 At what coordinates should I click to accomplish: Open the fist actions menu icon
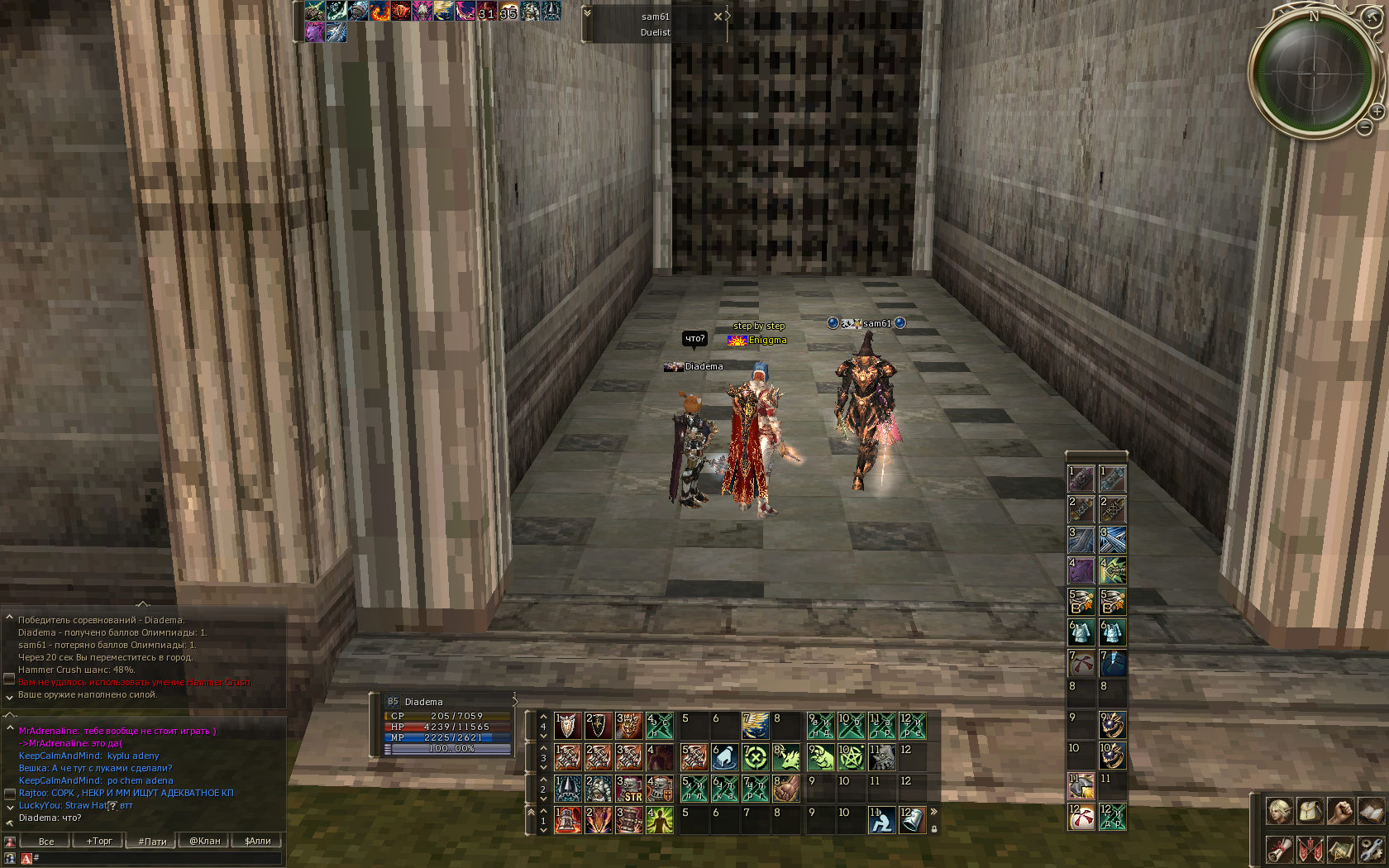[x=1340, y=811]
